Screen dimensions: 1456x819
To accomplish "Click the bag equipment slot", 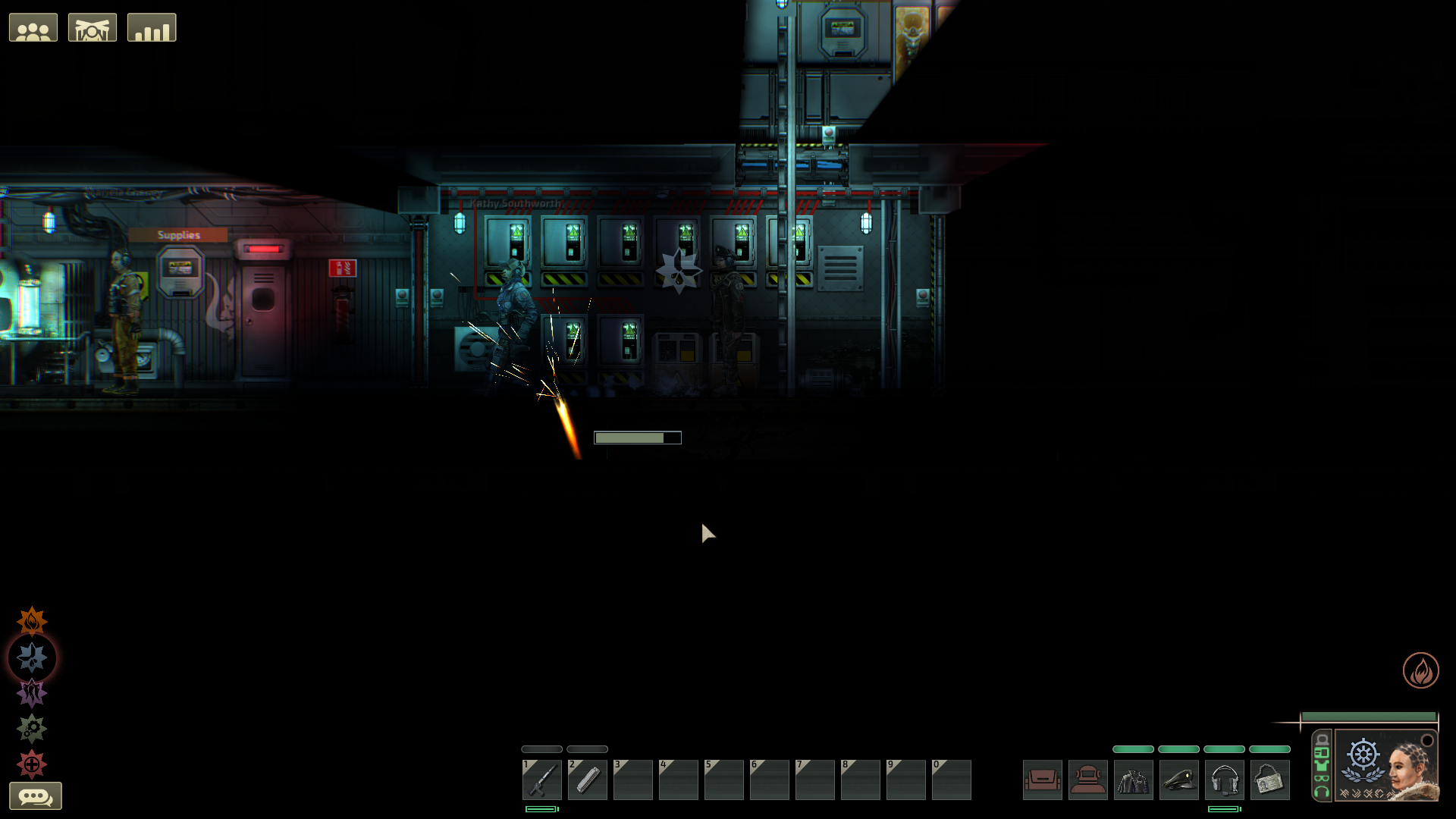I will click(1043, 780).
